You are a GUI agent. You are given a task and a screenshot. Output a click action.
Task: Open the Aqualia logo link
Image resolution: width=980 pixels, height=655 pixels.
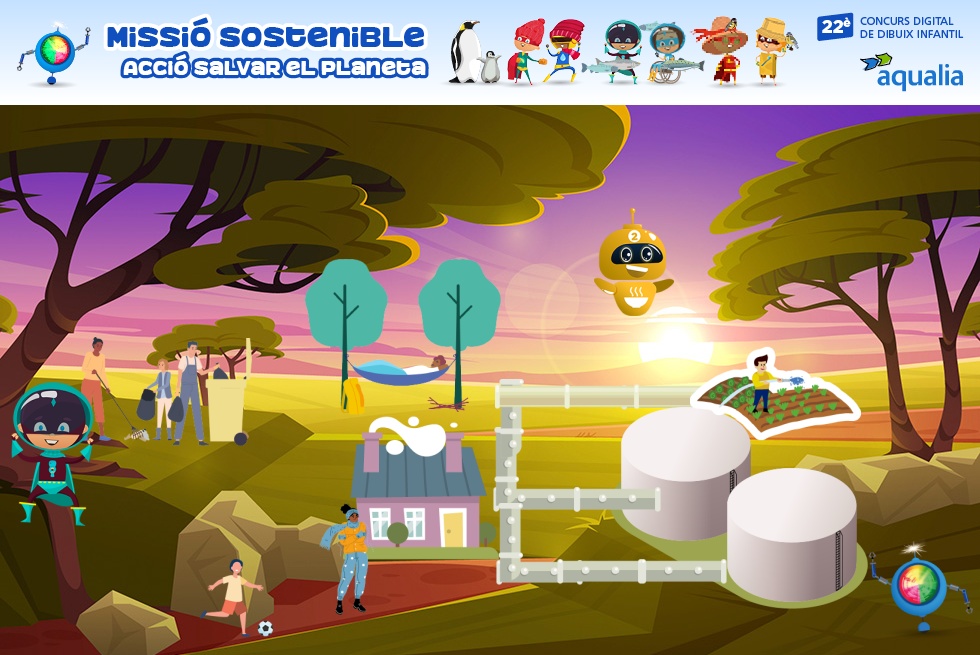(x=911, y=70)
